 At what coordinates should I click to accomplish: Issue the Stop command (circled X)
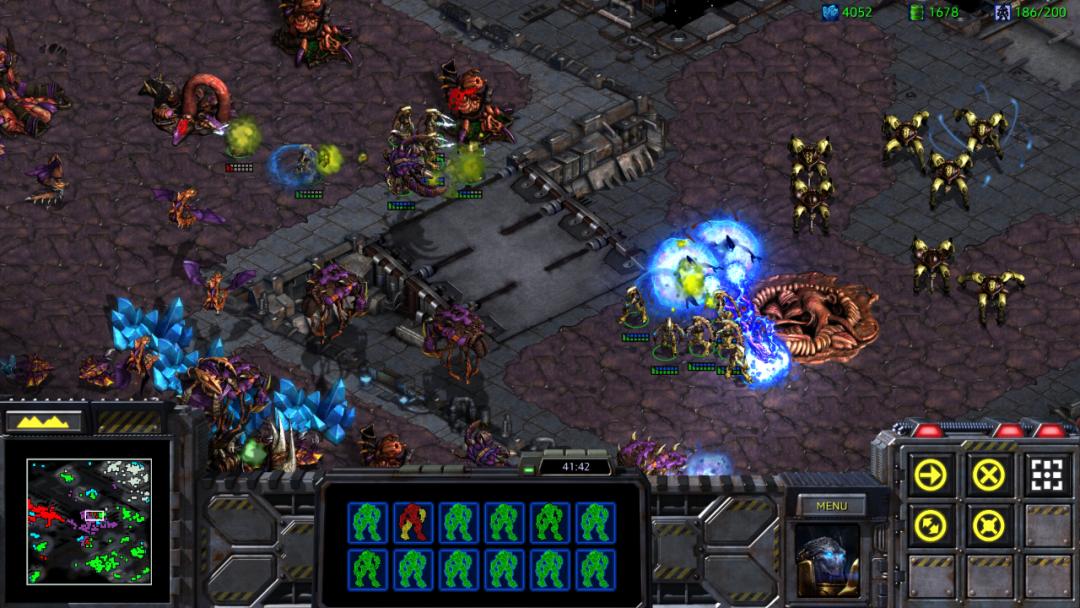coord(988,475)
